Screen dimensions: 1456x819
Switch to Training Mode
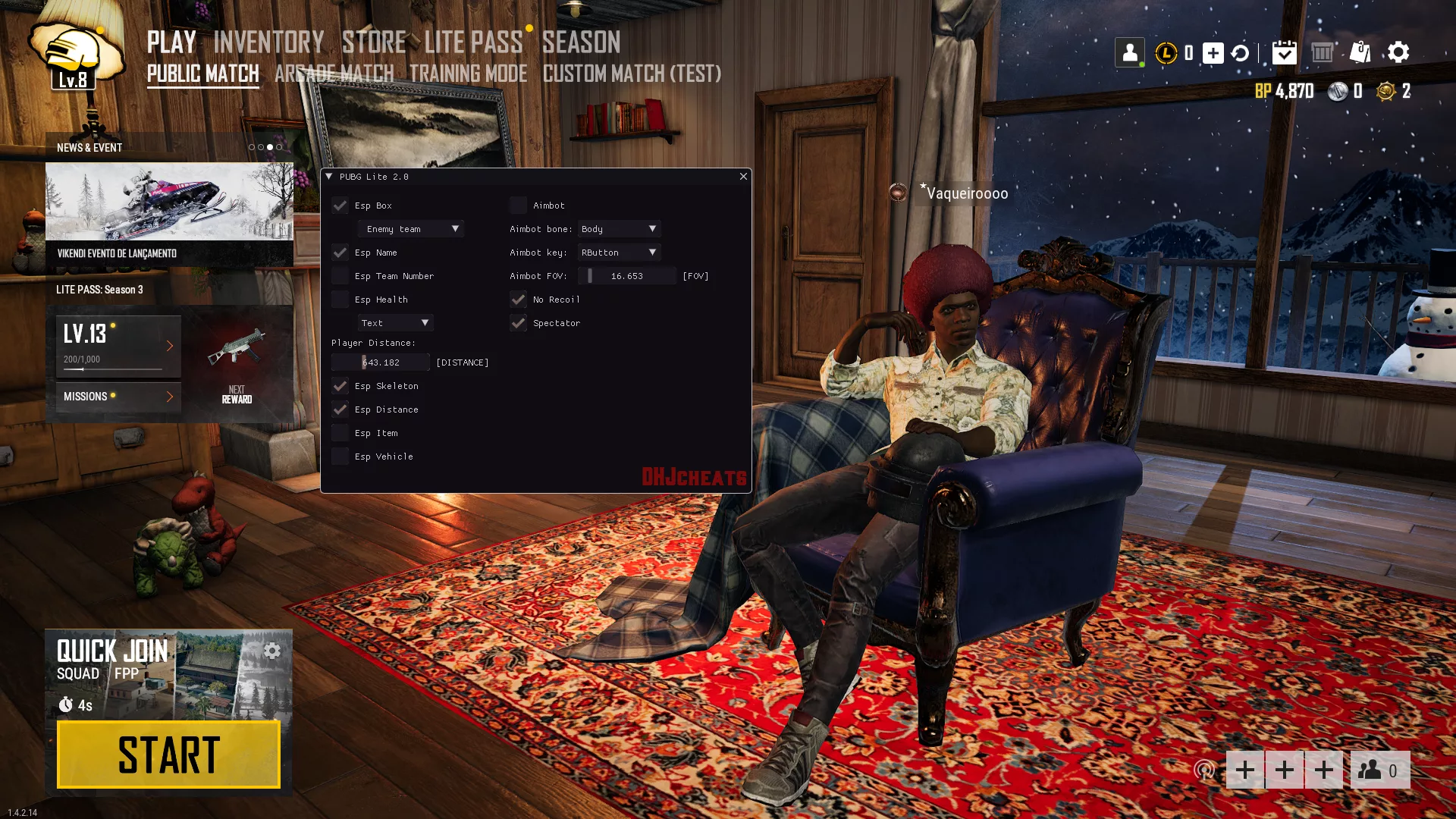click(x=468, y=74)
